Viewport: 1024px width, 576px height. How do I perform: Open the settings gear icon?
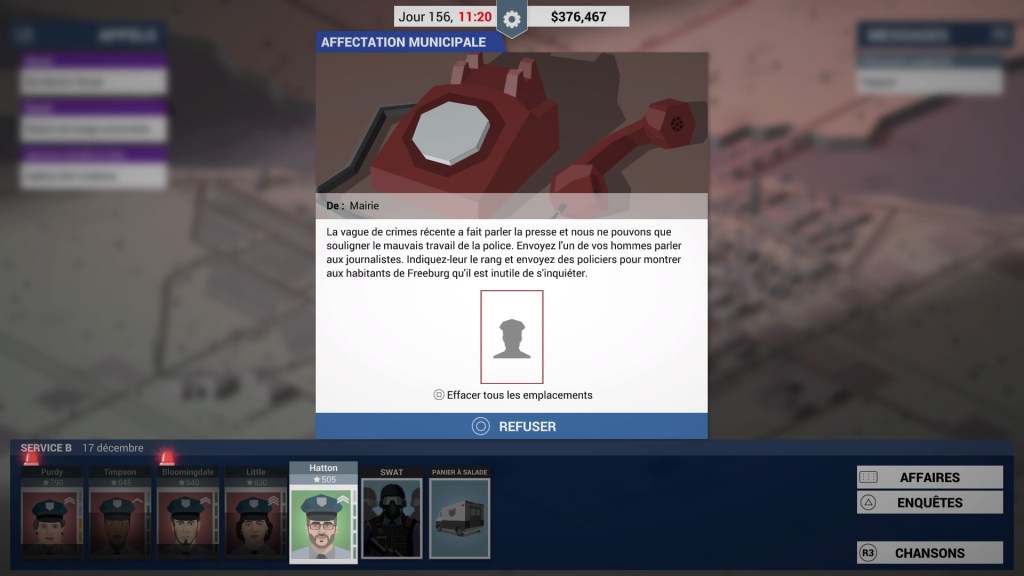pyautogui.click(x=512, y=19)
